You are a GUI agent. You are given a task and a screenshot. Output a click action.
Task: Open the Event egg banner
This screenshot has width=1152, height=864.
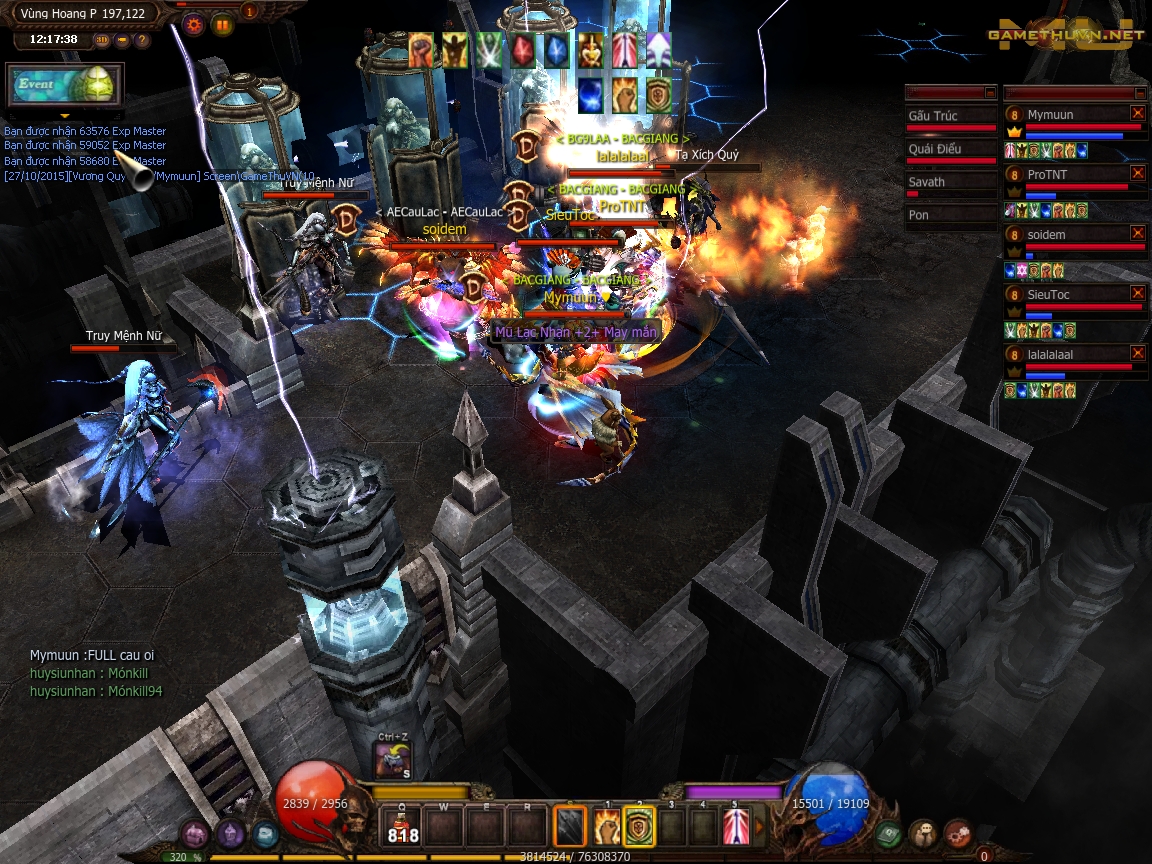pos(65,85)
